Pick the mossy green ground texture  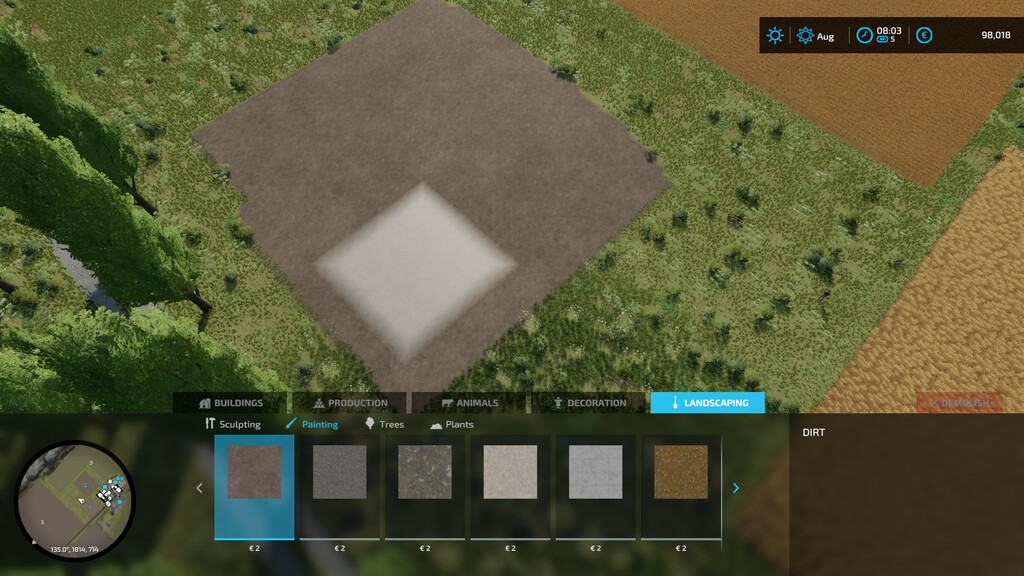click(425, 472)
